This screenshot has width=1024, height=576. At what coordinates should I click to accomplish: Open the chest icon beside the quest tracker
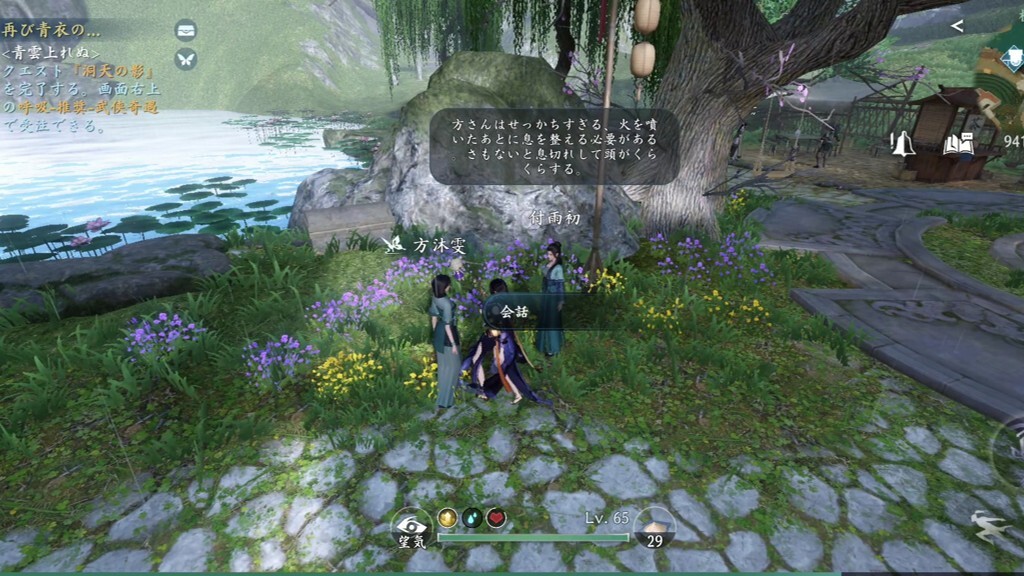tap(186, 30)
